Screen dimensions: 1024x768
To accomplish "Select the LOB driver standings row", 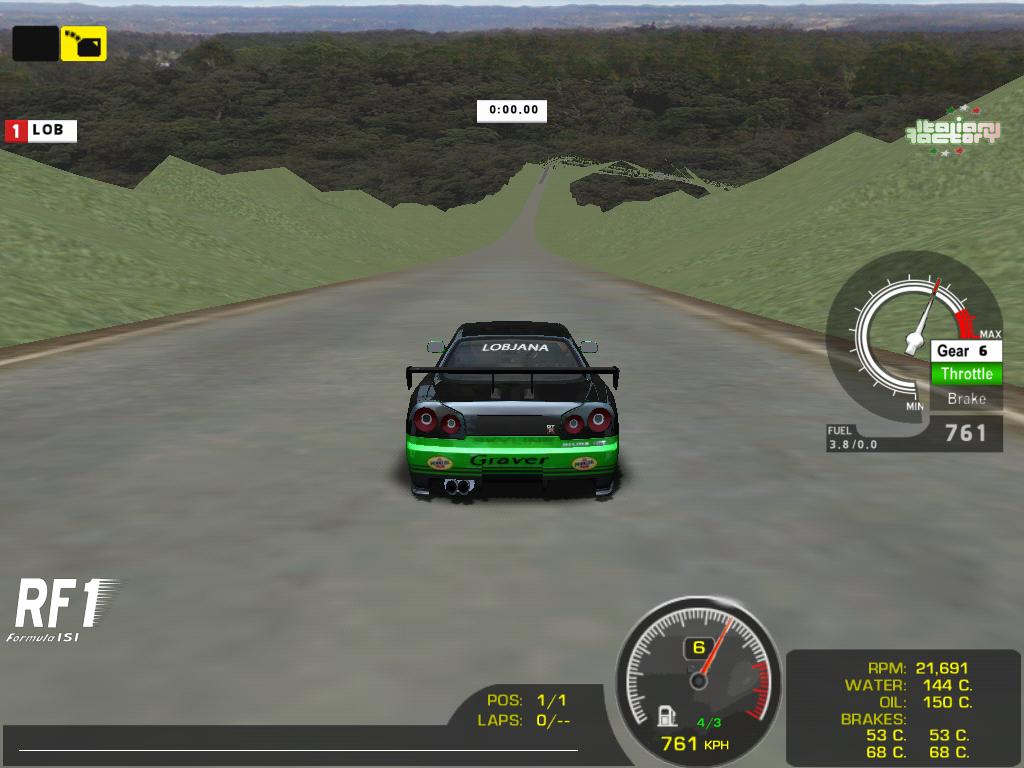I will click(41, 130).
